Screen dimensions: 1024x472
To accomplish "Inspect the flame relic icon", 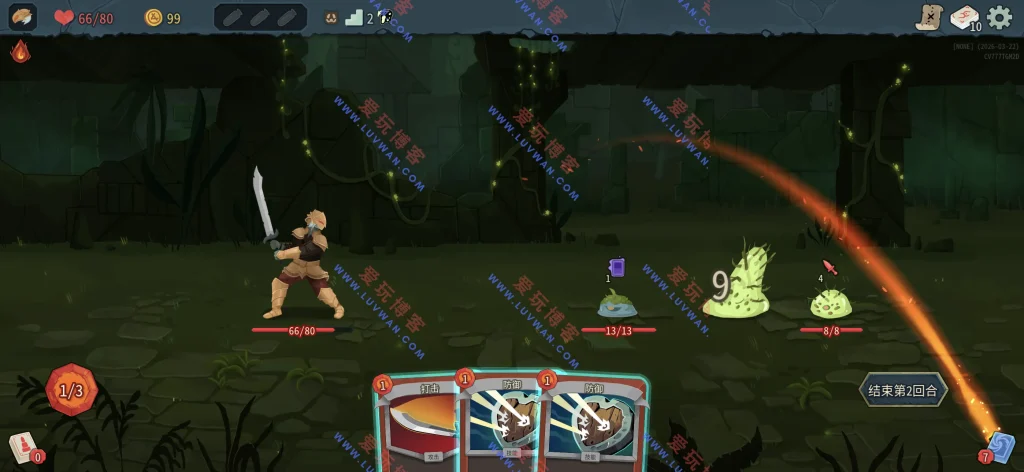I will click(20, 52).
